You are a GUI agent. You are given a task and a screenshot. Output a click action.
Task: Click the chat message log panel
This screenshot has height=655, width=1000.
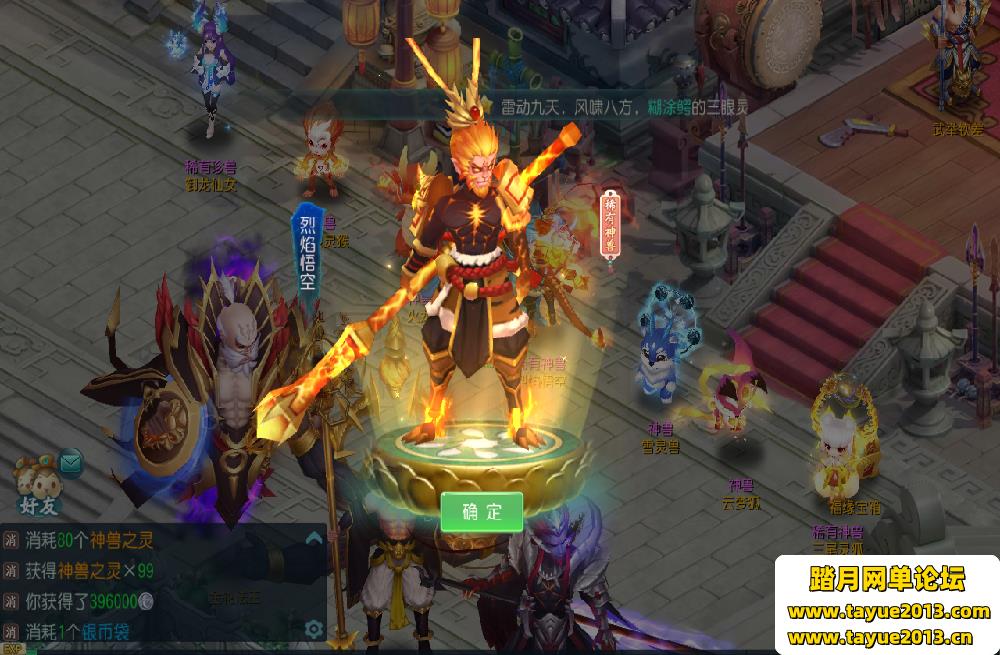(x=150, y=585)
